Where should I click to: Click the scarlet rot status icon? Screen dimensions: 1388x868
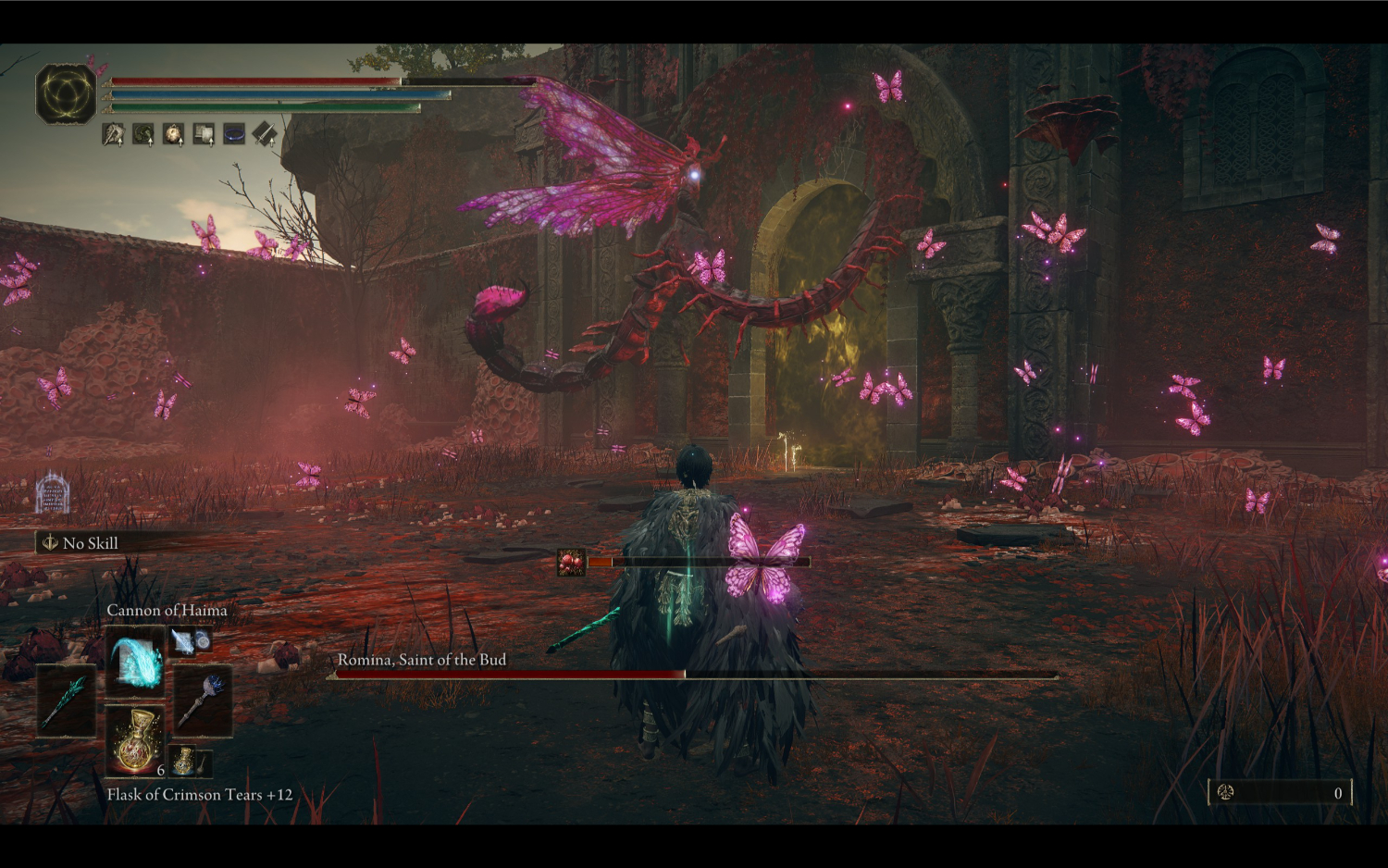point(571,562)
